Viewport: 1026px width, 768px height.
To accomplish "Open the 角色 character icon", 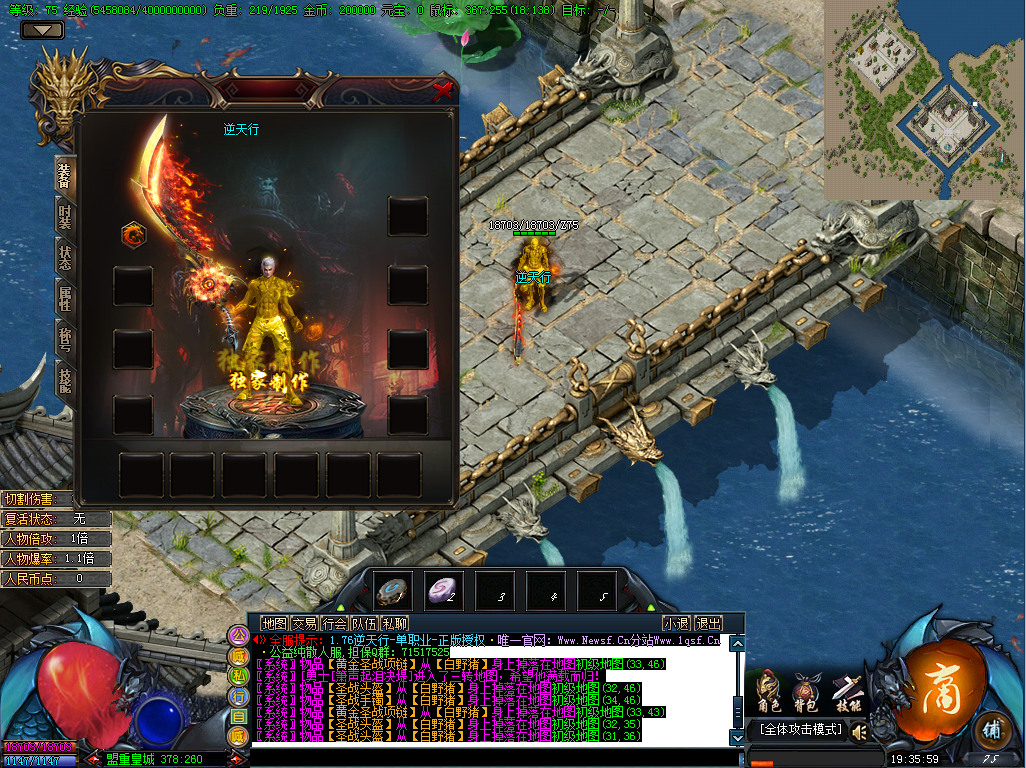I will [x=767, y=692].
